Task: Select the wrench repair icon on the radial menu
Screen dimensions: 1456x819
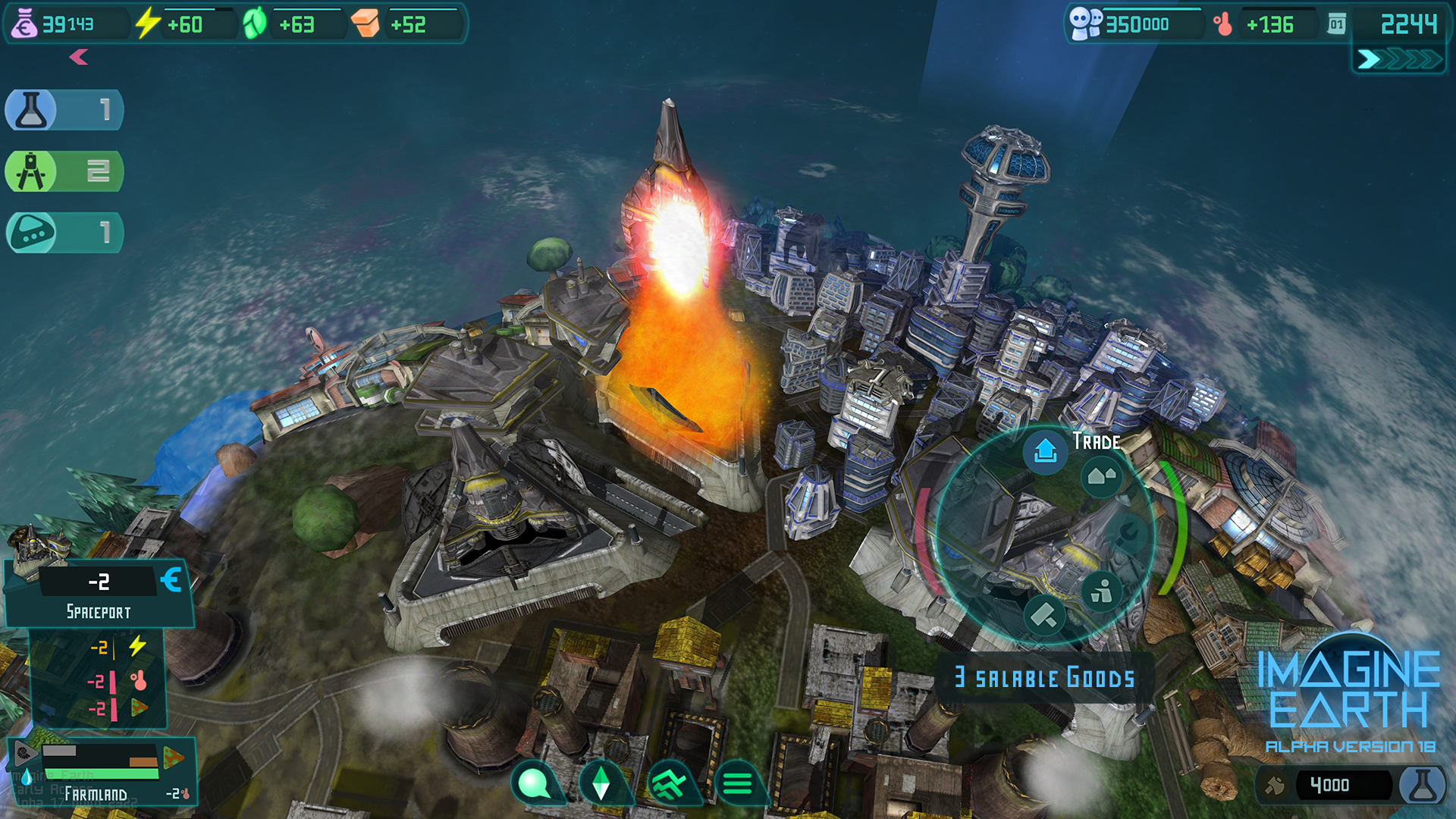Action: (x=1127, y=533)
